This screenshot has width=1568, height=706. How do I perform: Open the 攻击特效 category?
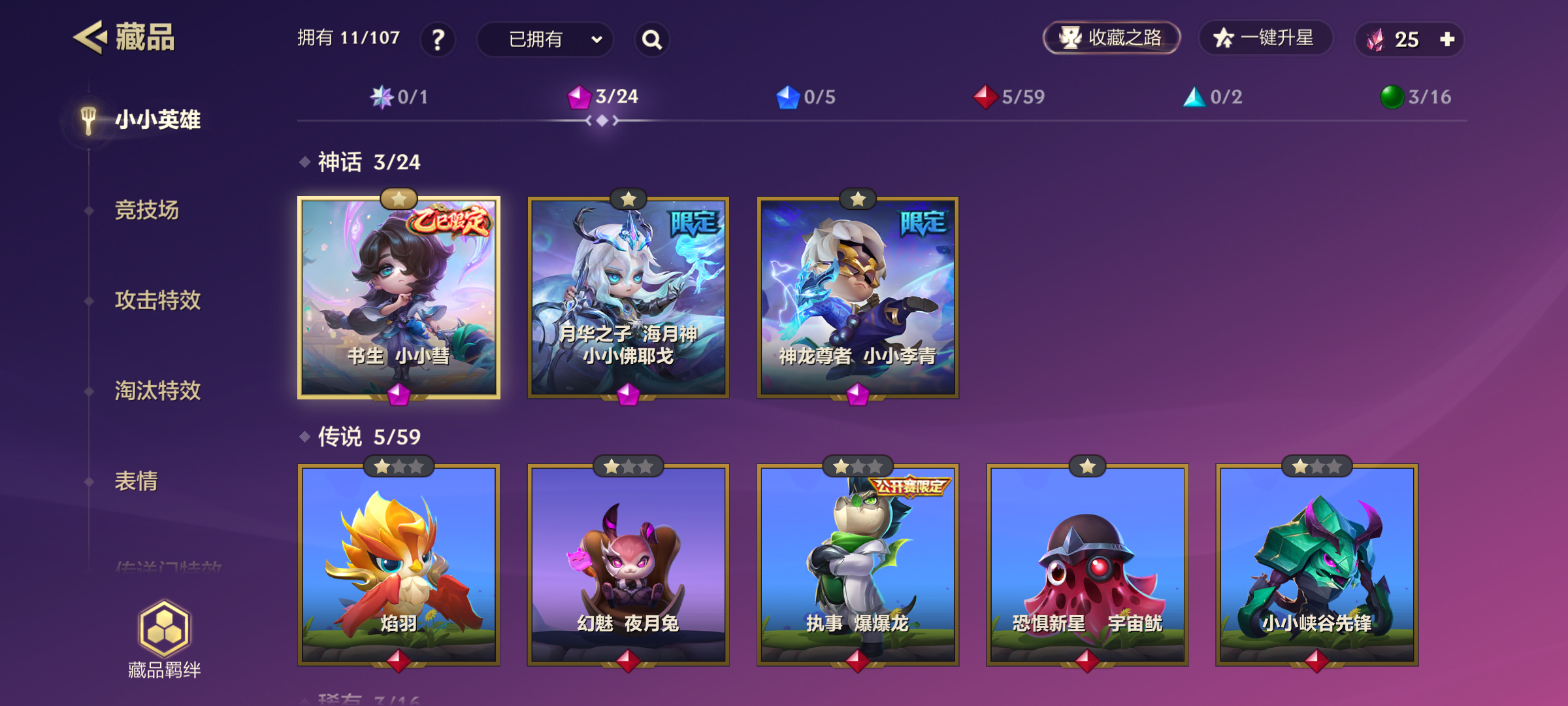pyautogui.click(x=157, y=300)
